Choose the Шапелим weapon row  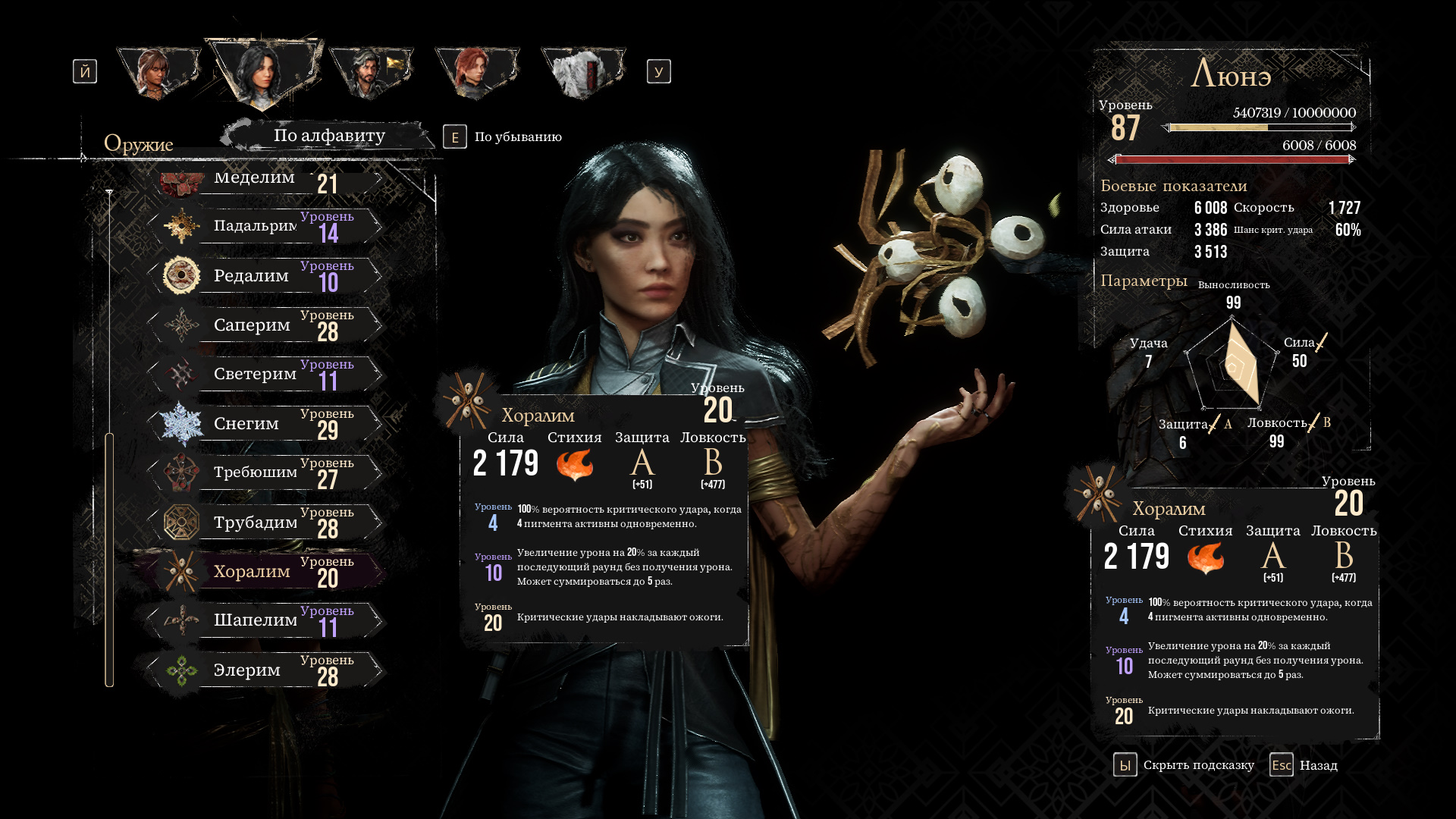pos(258,620)
